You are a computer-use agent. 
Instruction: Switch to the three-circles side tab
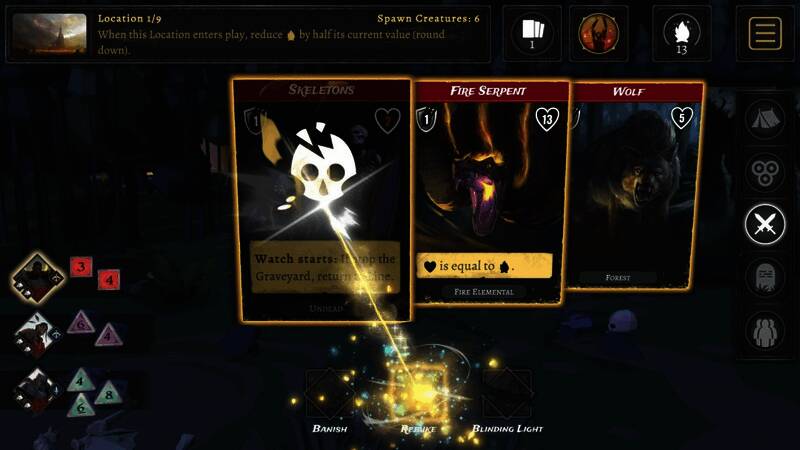(x=765, y=172)
